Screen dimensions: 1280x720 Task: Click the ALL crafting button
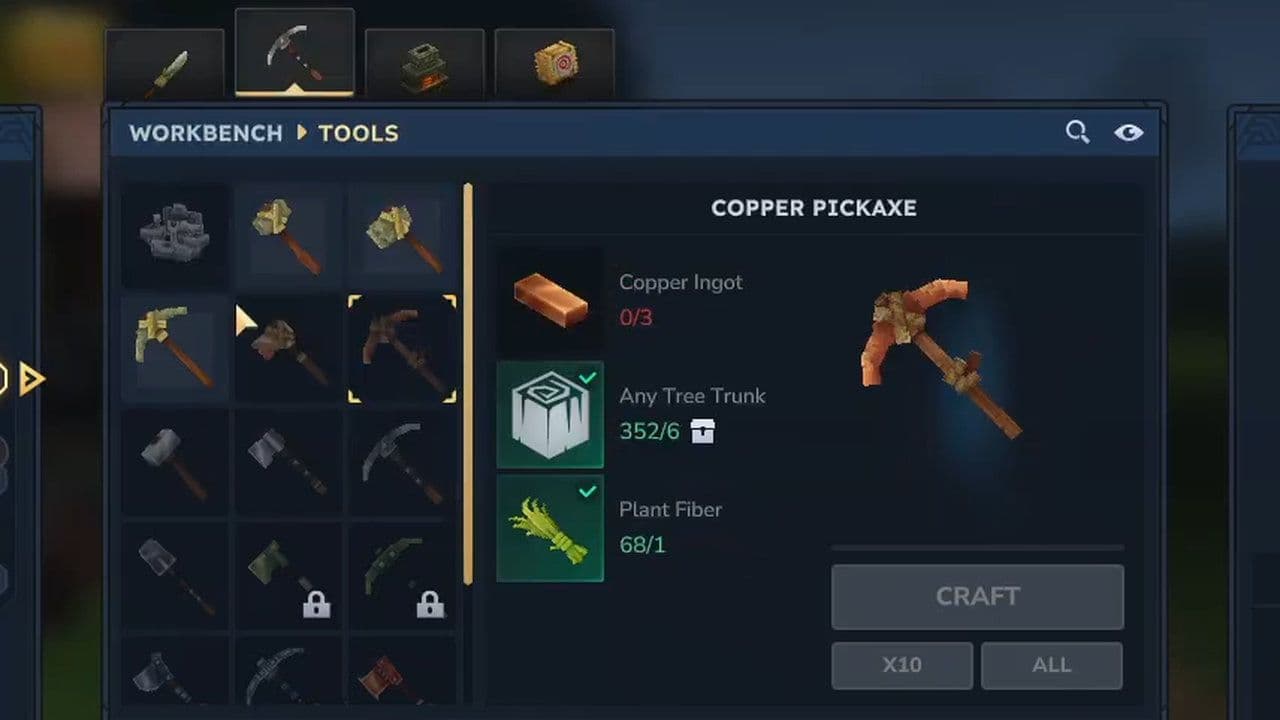[1051, 665]
